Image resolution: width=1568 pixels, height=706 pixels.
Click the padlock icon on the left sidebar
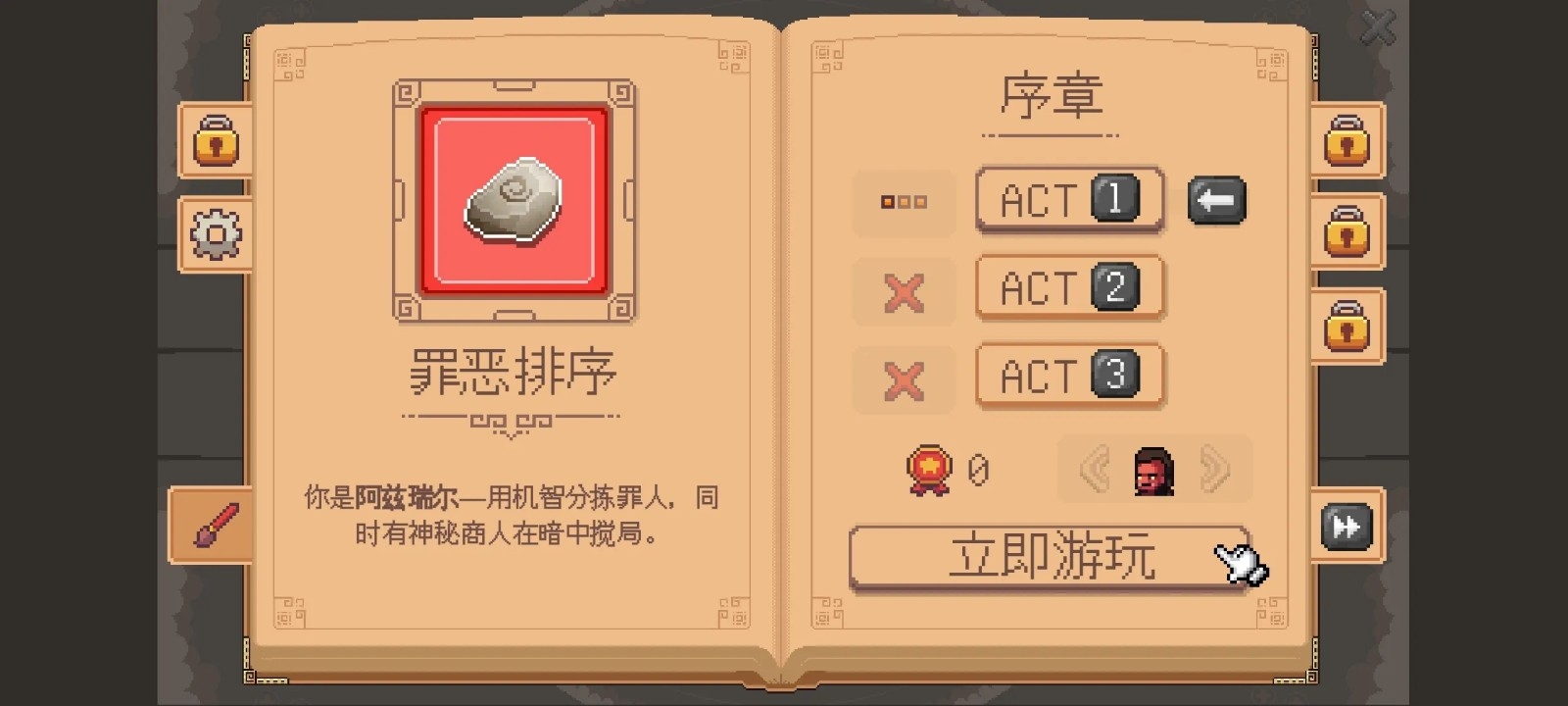pos(215,142)
